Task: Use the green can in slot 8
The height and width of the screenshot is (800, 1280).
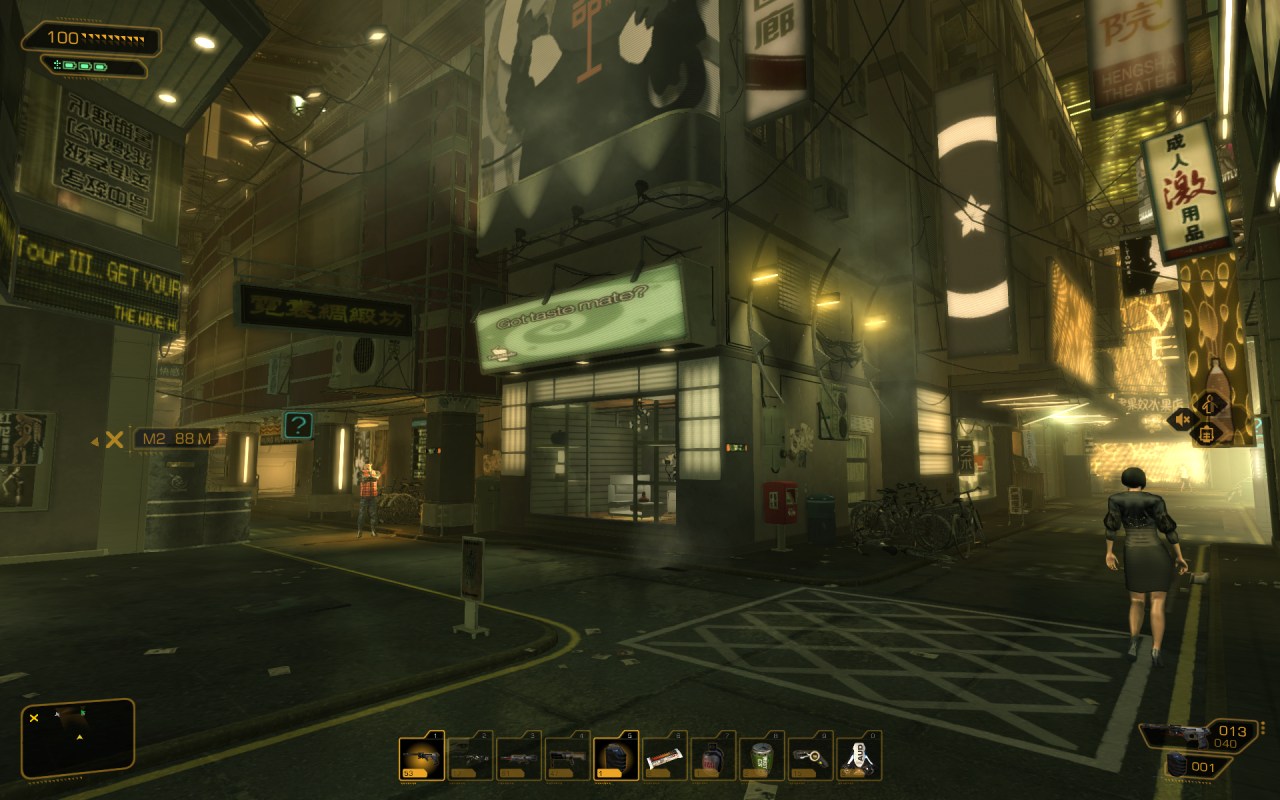Action: coord(762,758)
